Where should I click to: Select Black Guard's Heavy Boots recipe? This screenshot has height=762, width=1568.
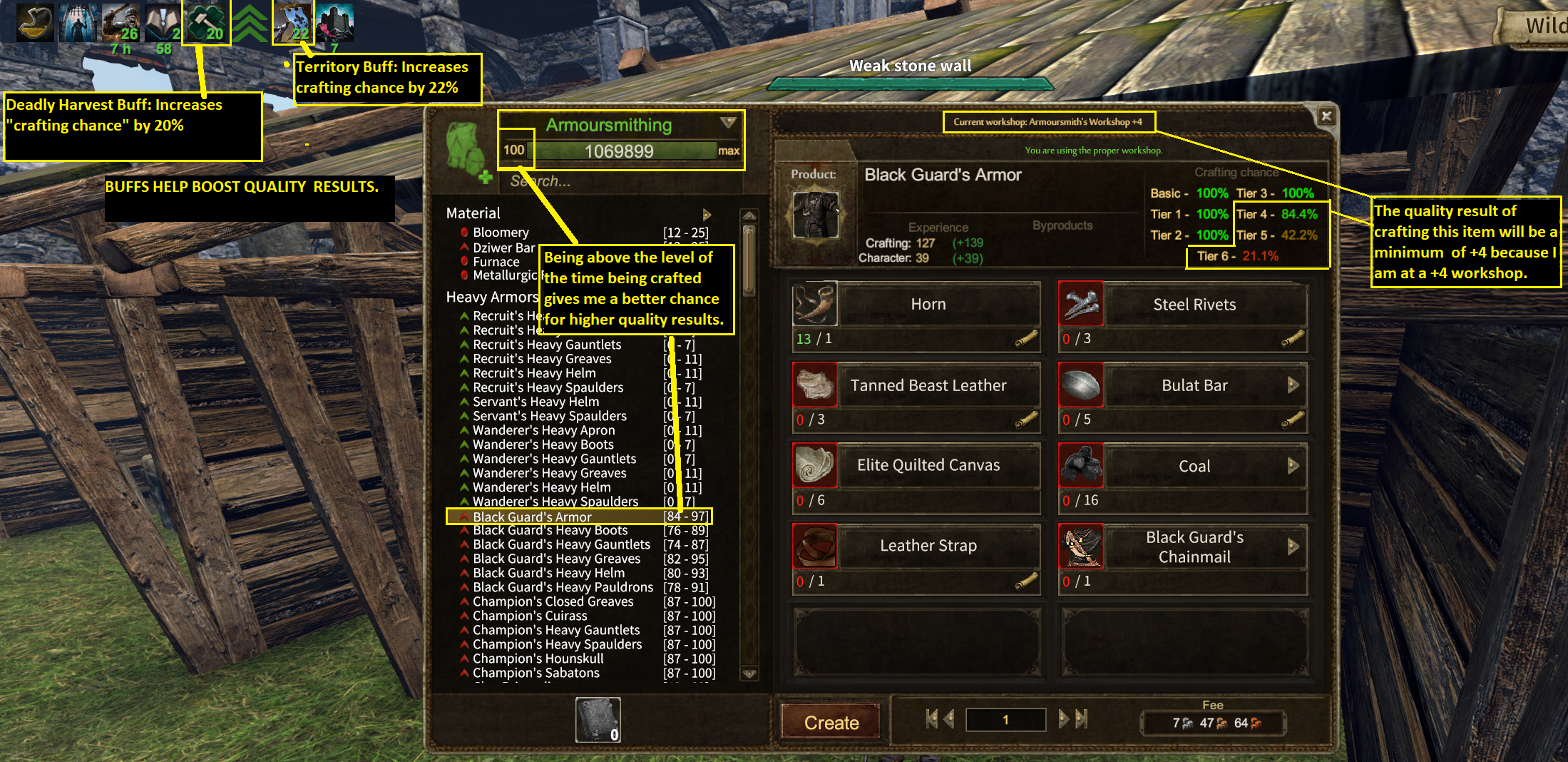coord(550,531)
